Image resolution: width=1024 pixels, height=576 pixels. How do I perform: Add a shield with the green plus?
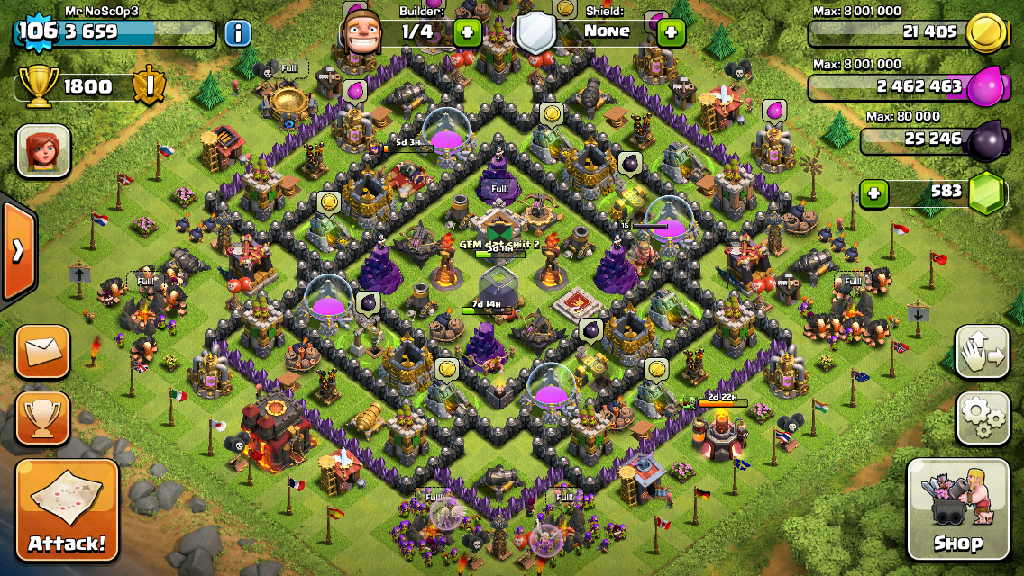(669, 32)
